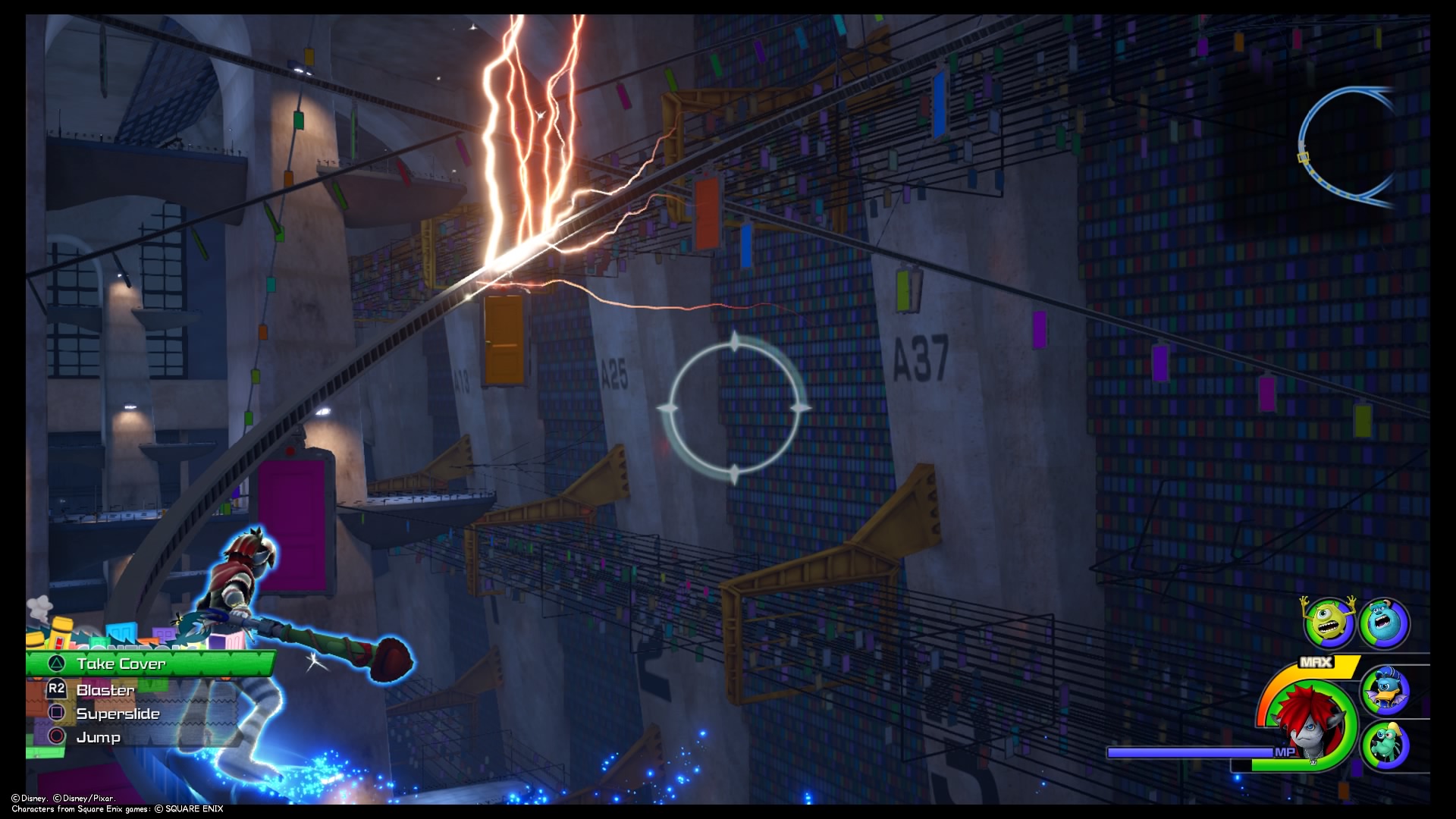
Task: Expand the Blaster command entry
Action: [106, 690]
